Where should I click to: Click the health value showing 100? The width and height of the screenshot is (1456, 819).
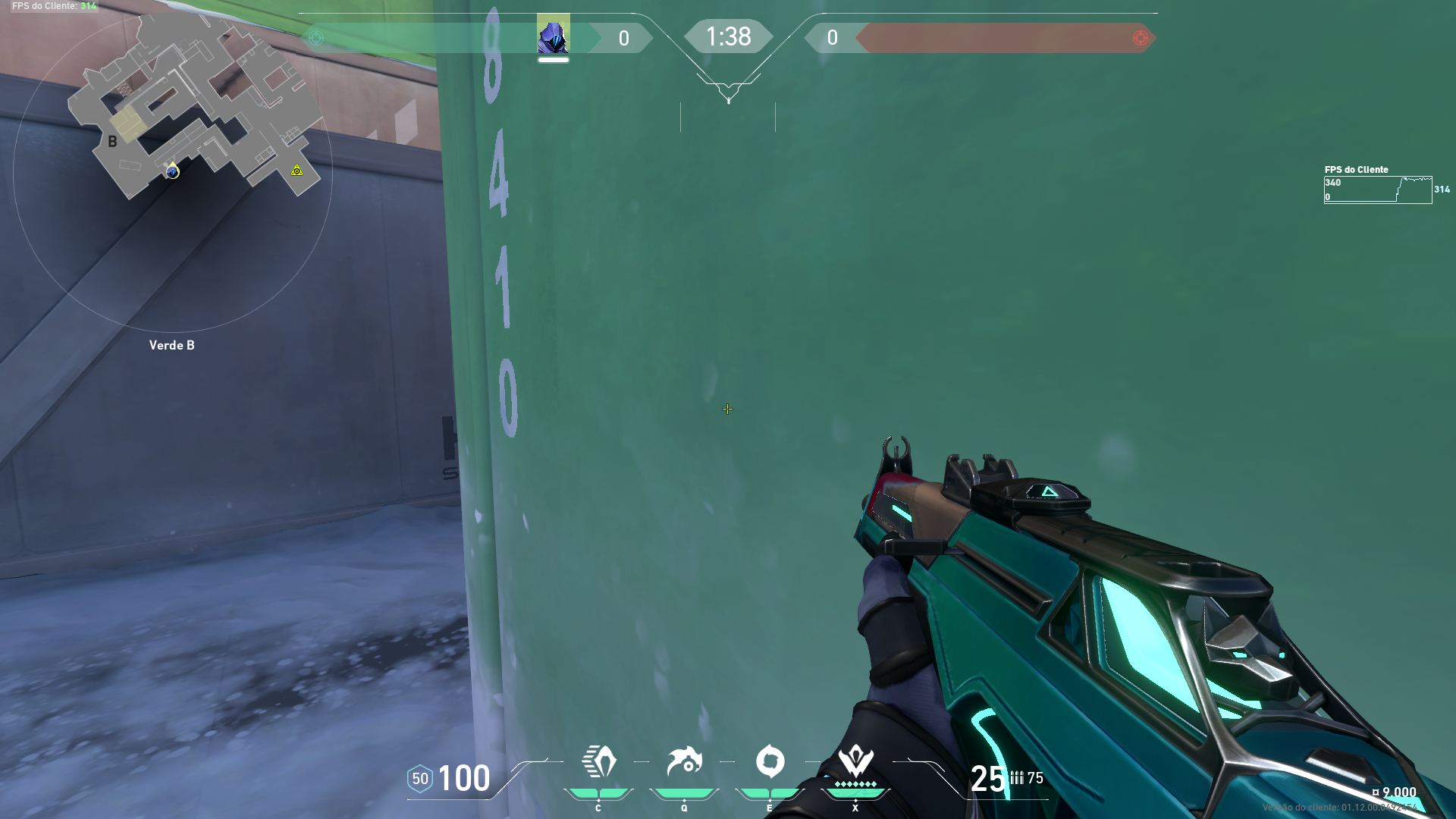click(465, 778)
